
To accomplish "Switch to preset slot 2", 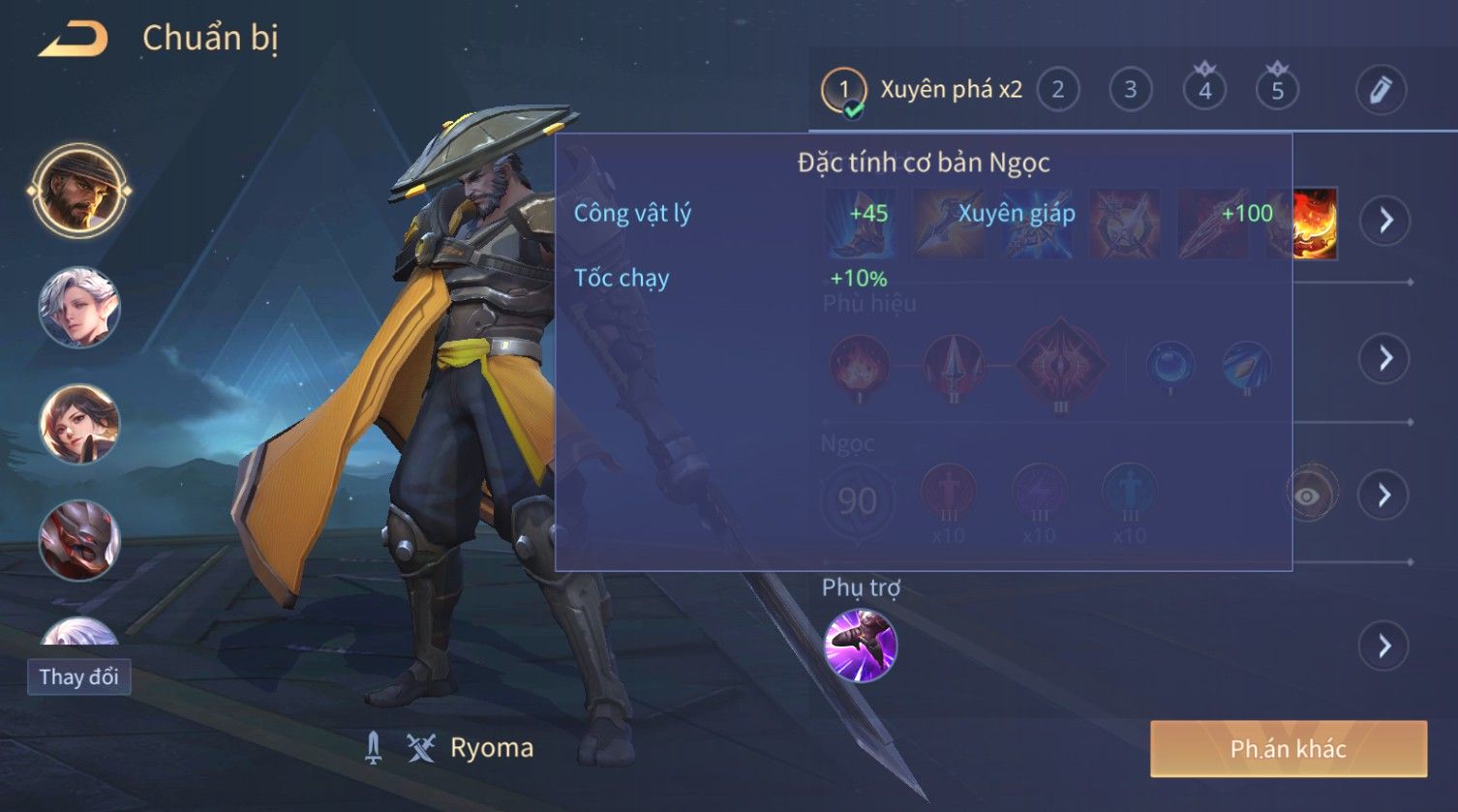I will click(x=1057, y=90).
